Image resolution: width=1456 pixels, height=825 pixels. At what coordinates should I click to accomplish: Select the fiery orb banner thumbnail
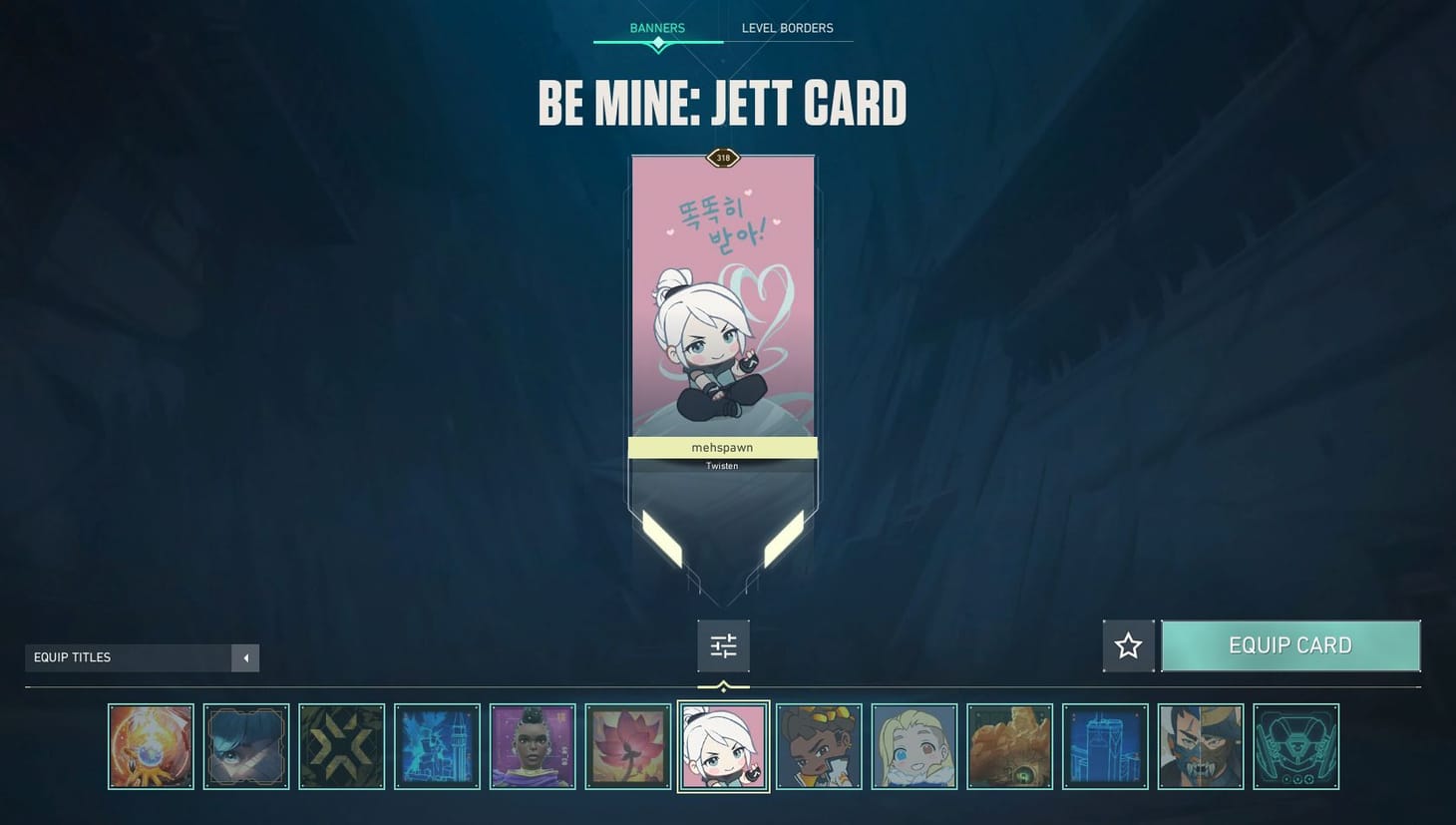[x=151, y=745]
